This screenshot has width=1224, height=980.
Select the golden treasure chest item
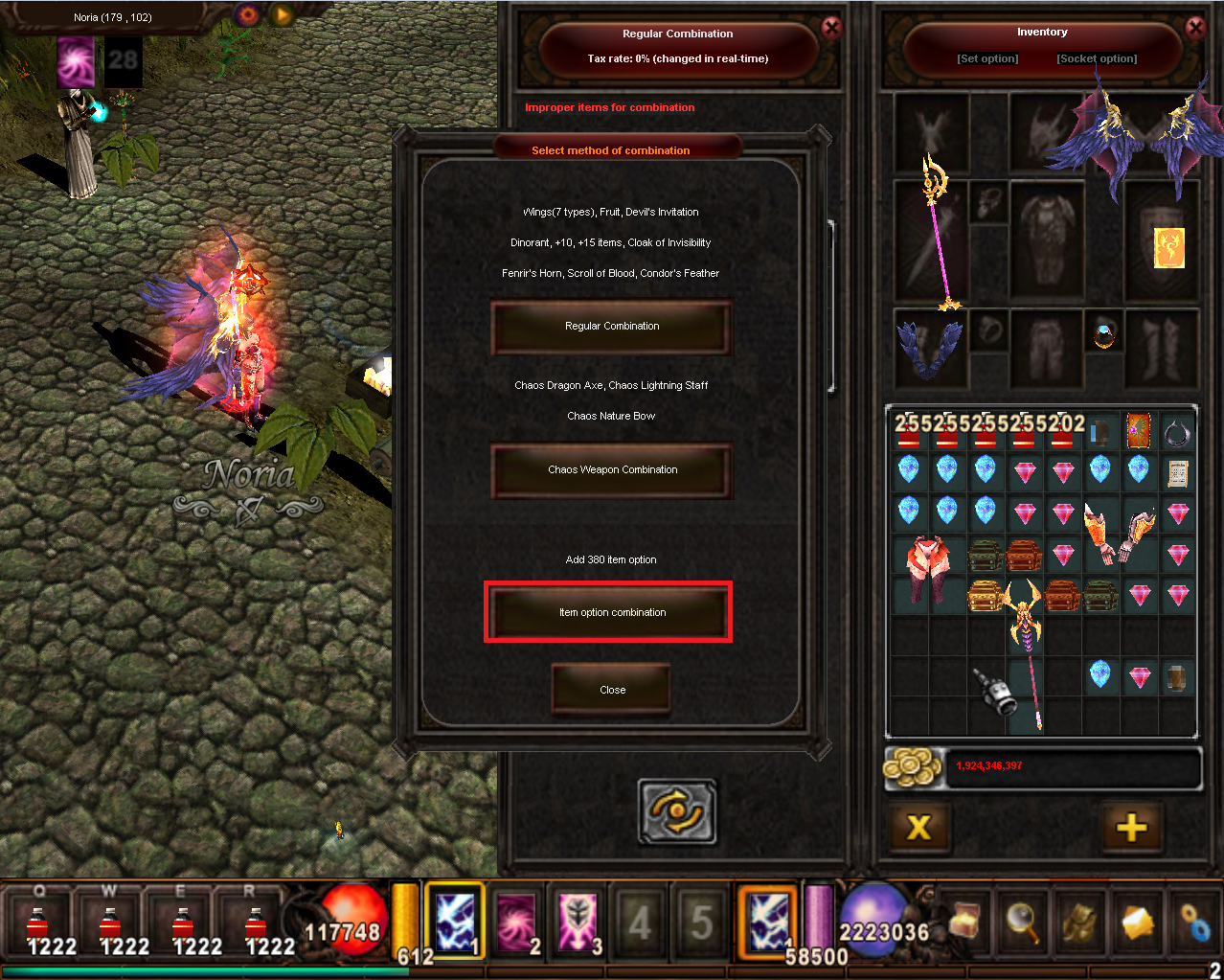click(985, 596)
